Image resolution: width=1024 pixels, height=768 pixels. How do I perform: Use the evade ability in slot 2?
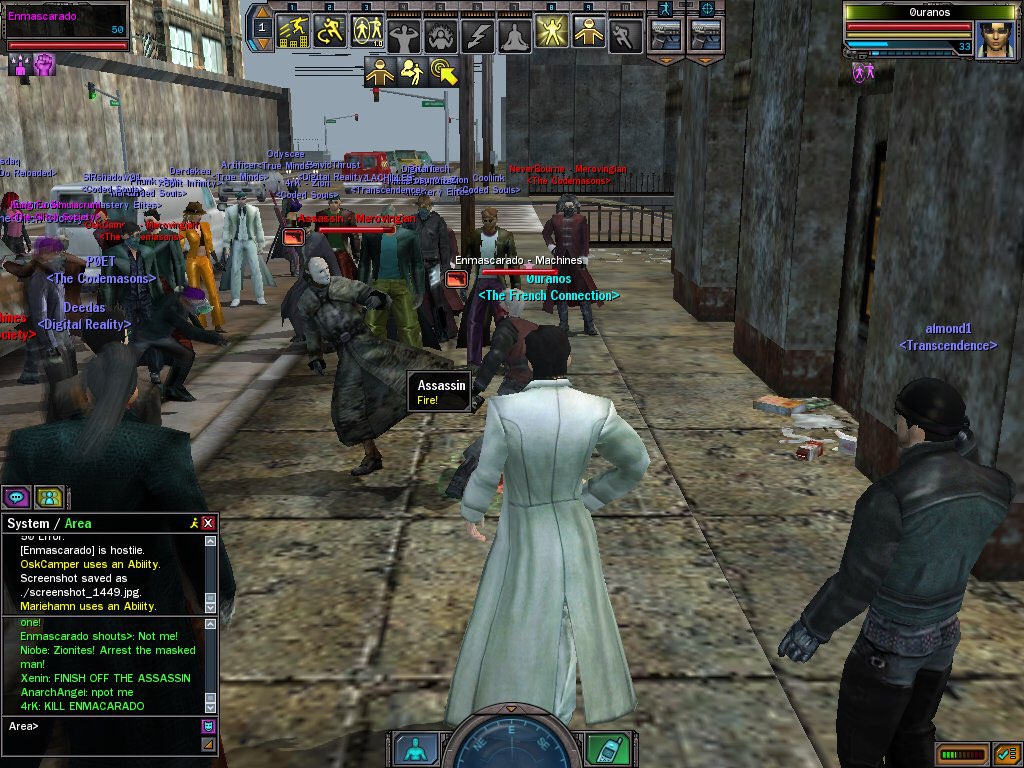pos(329,33)
